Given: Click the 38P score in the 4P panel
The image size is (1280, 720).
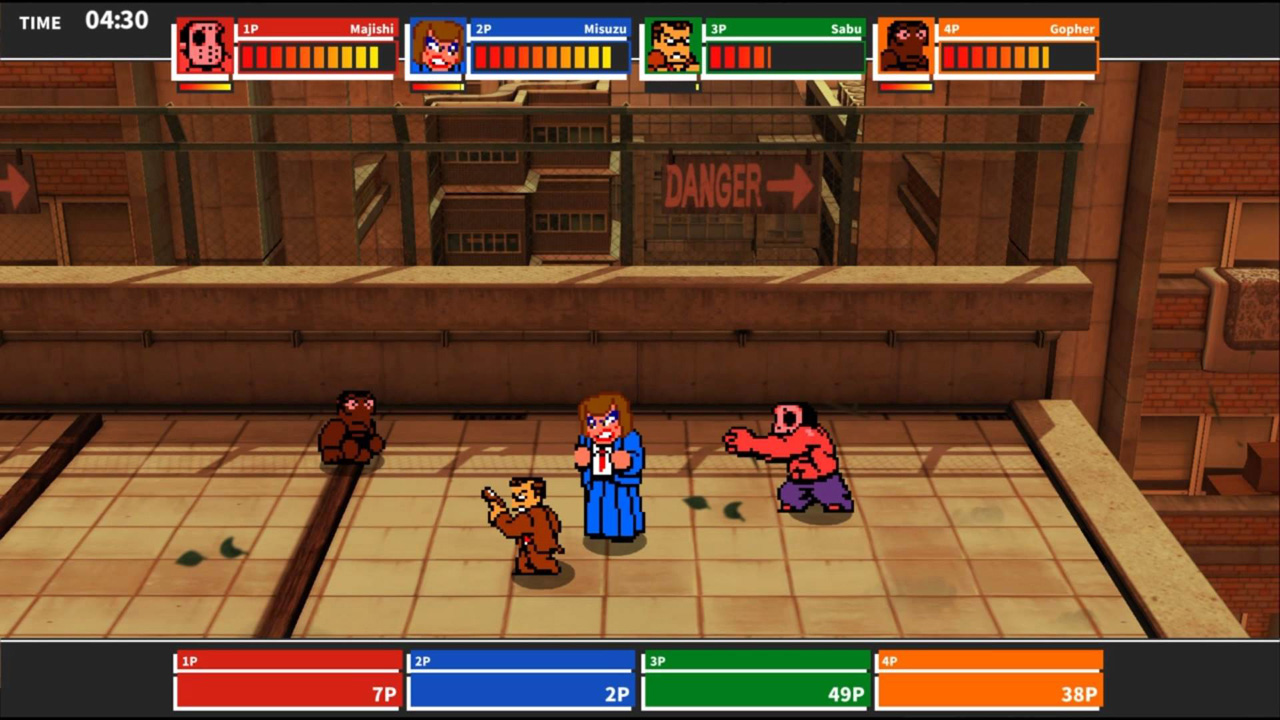Looking at the screenshot, I should [x=1077, y=693].
